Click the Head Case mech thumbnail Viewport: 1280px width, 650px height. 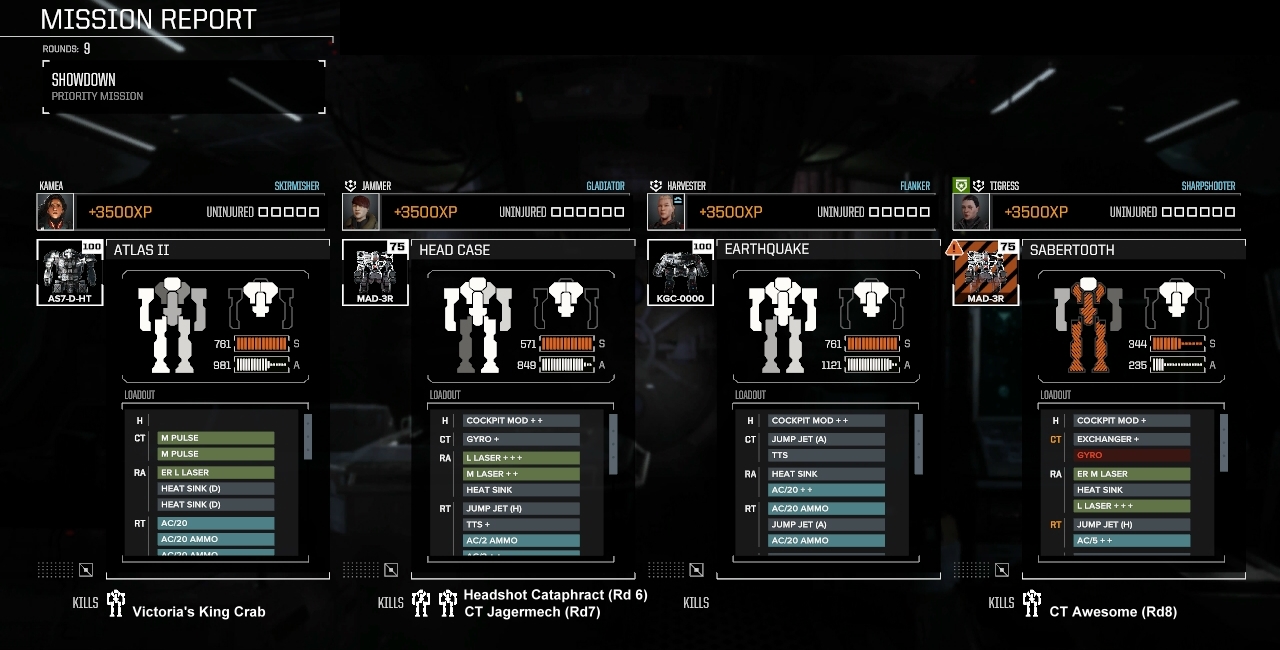click(375, 272)
